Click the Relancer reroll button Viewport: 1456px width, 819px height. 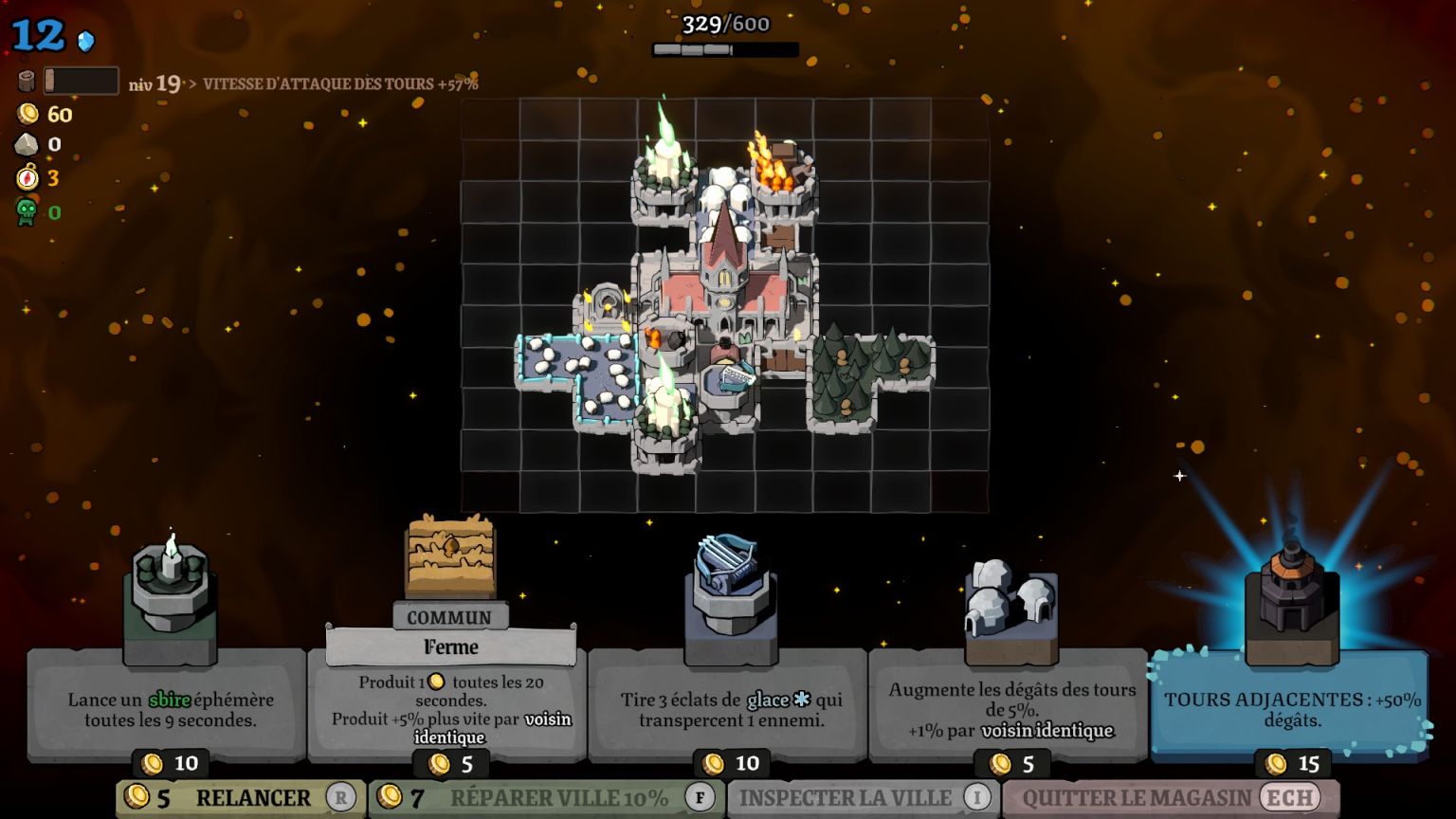(240, 798)
